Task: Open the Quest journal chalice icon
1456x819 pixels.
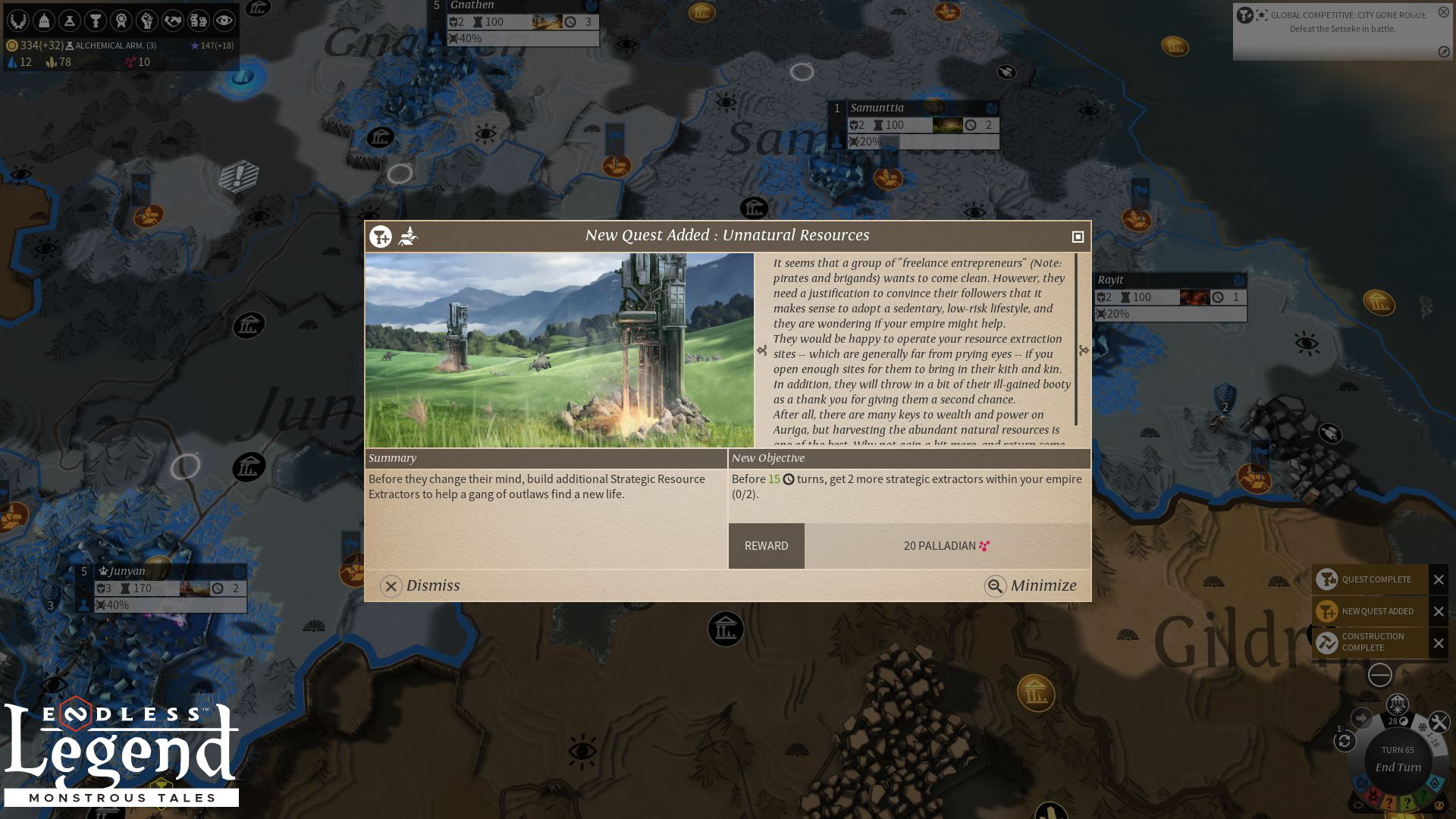Action: coord(96,20)
